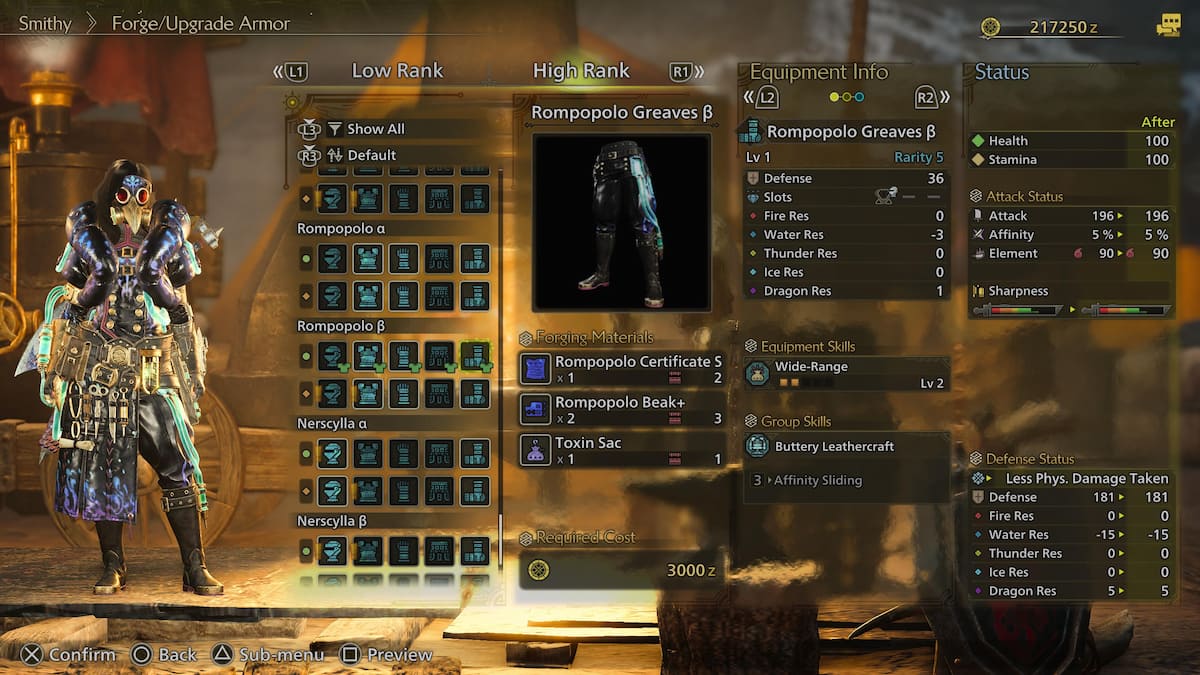
Task: Go back to Smithy breadcrumb
Action: click(x=45, y=23)
